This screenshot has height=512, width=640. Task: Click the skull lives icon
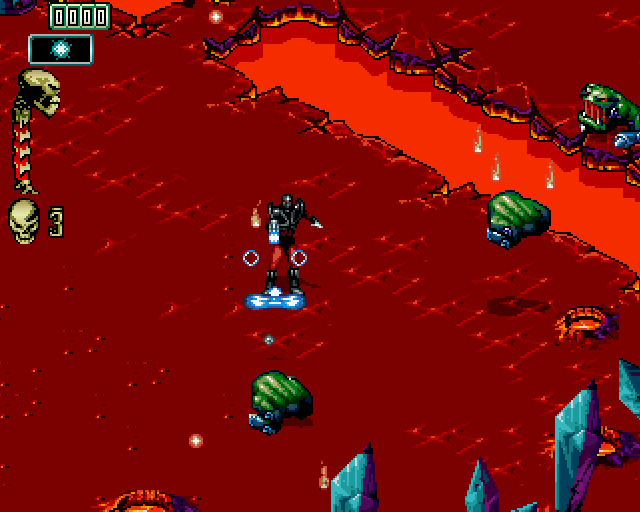coord(24,220)
